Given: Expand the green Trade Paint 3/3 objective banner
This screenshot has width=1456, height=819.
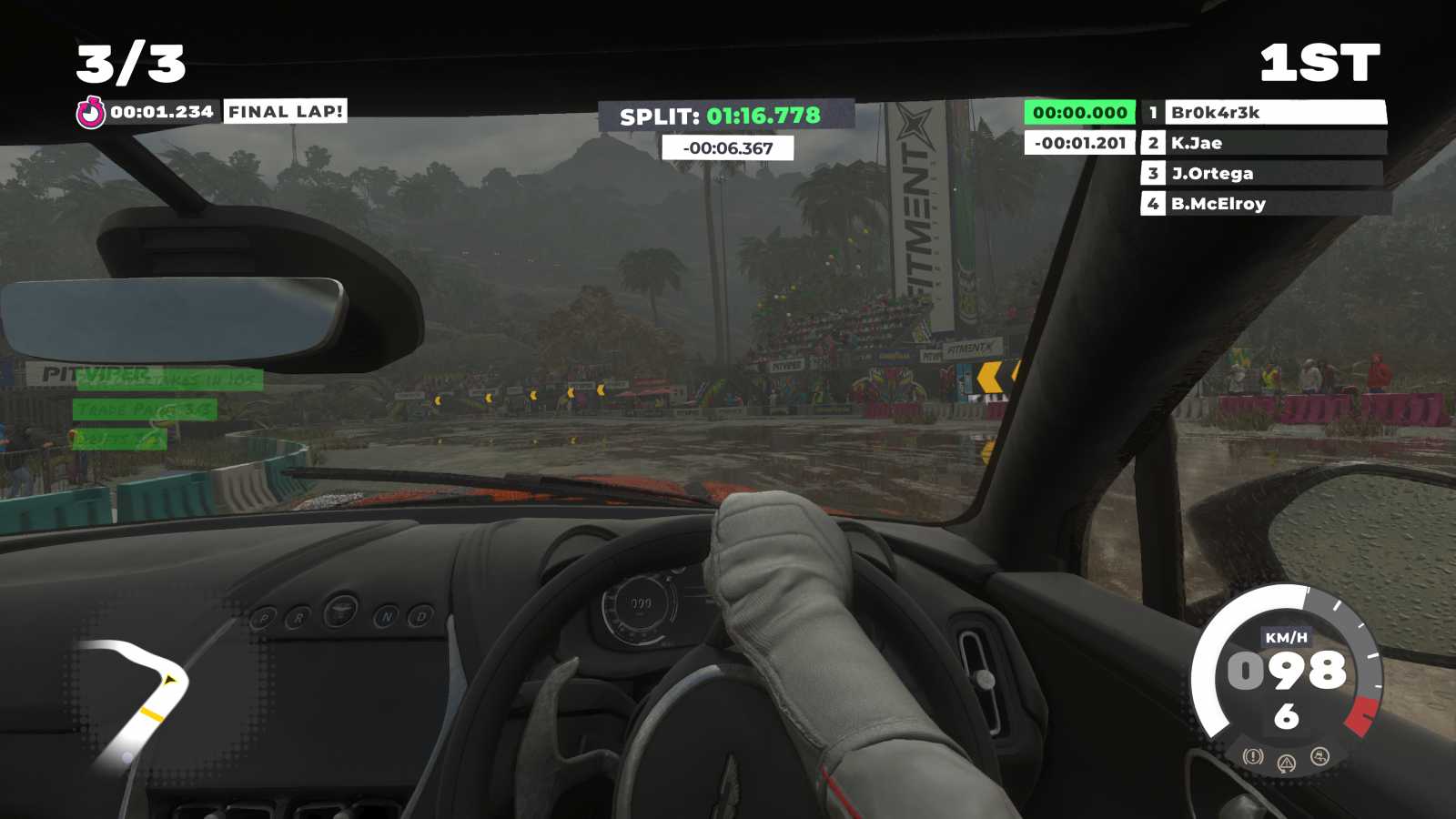Looking at the screenshot, I should (x=144, y=409).
